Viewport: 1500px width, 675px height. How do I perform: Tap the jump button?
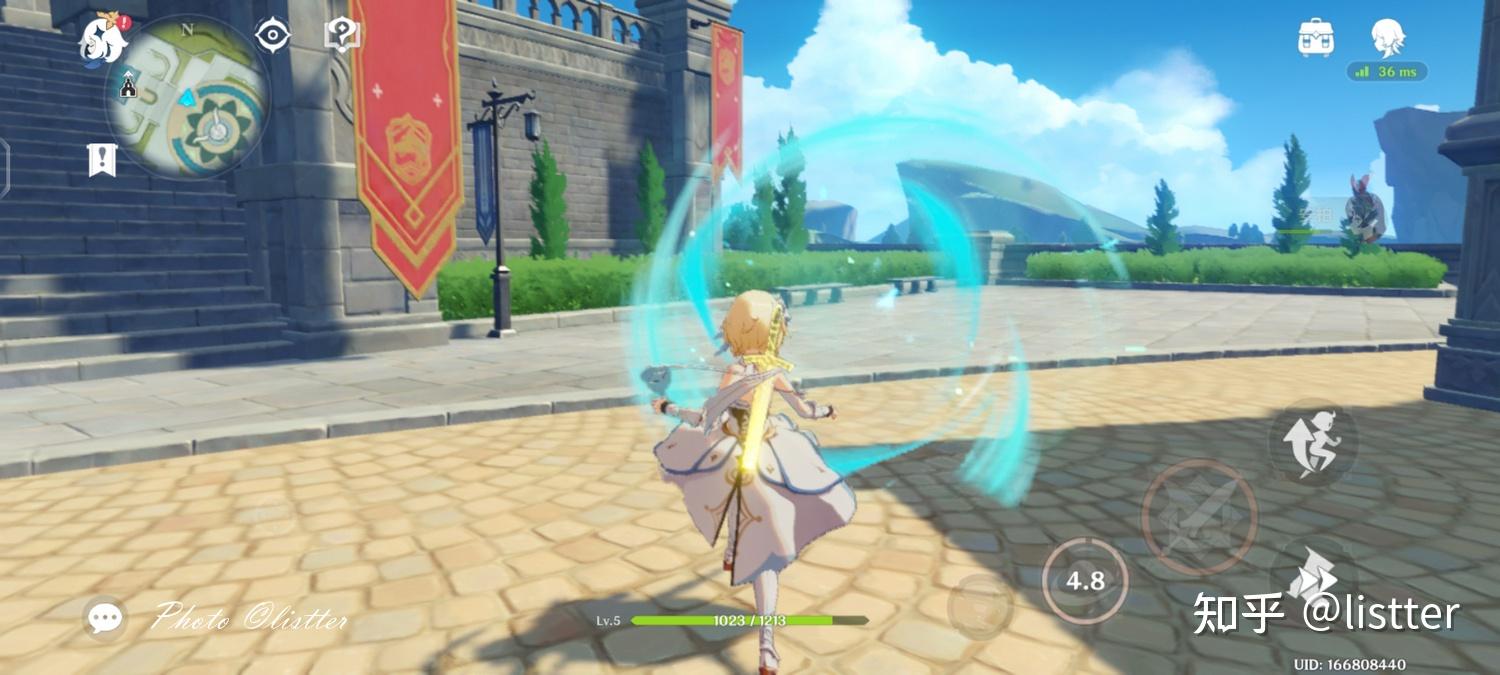pyautogui.click(x=1313, y=442)
